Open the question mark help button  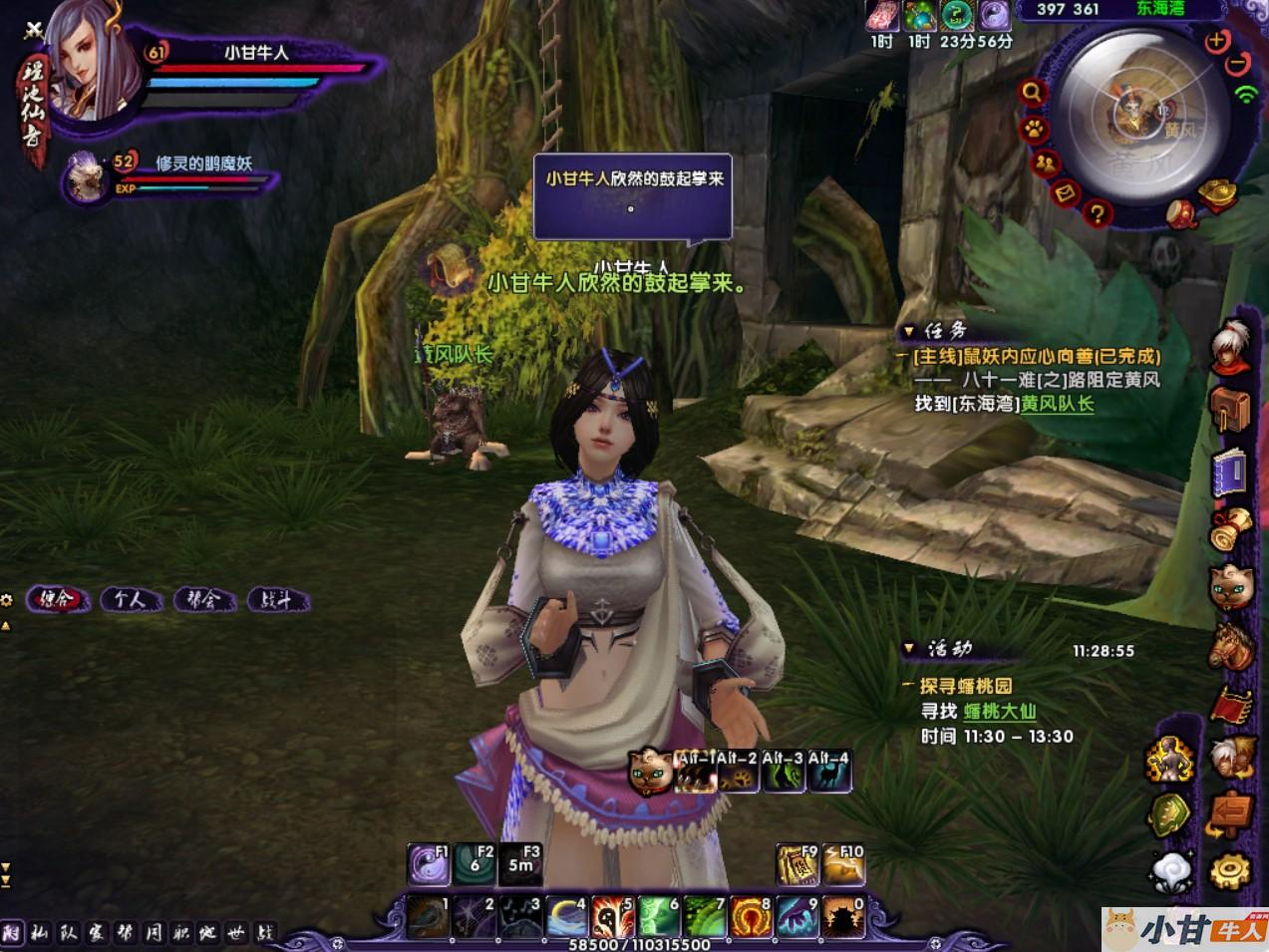pos(1098,212)
